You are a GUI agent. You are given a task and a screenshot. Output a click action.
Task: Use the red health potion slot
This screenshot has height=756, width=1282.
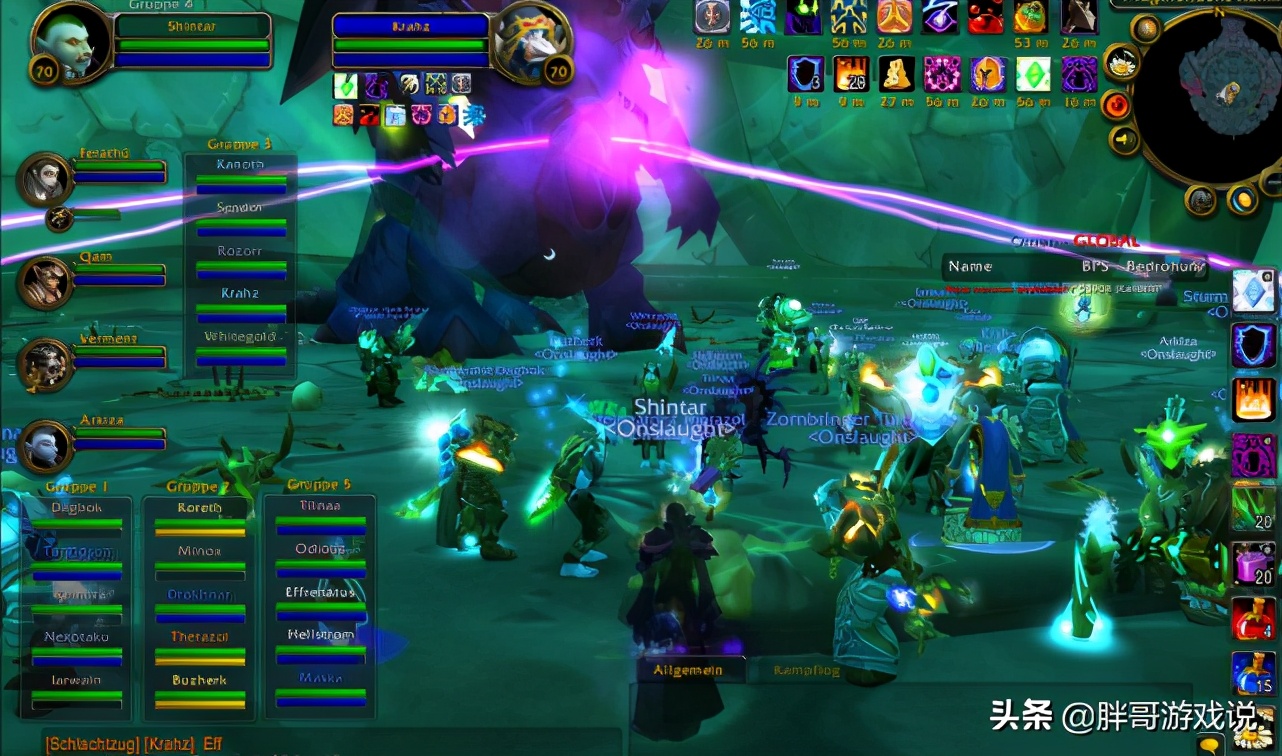click(1252, 617)
